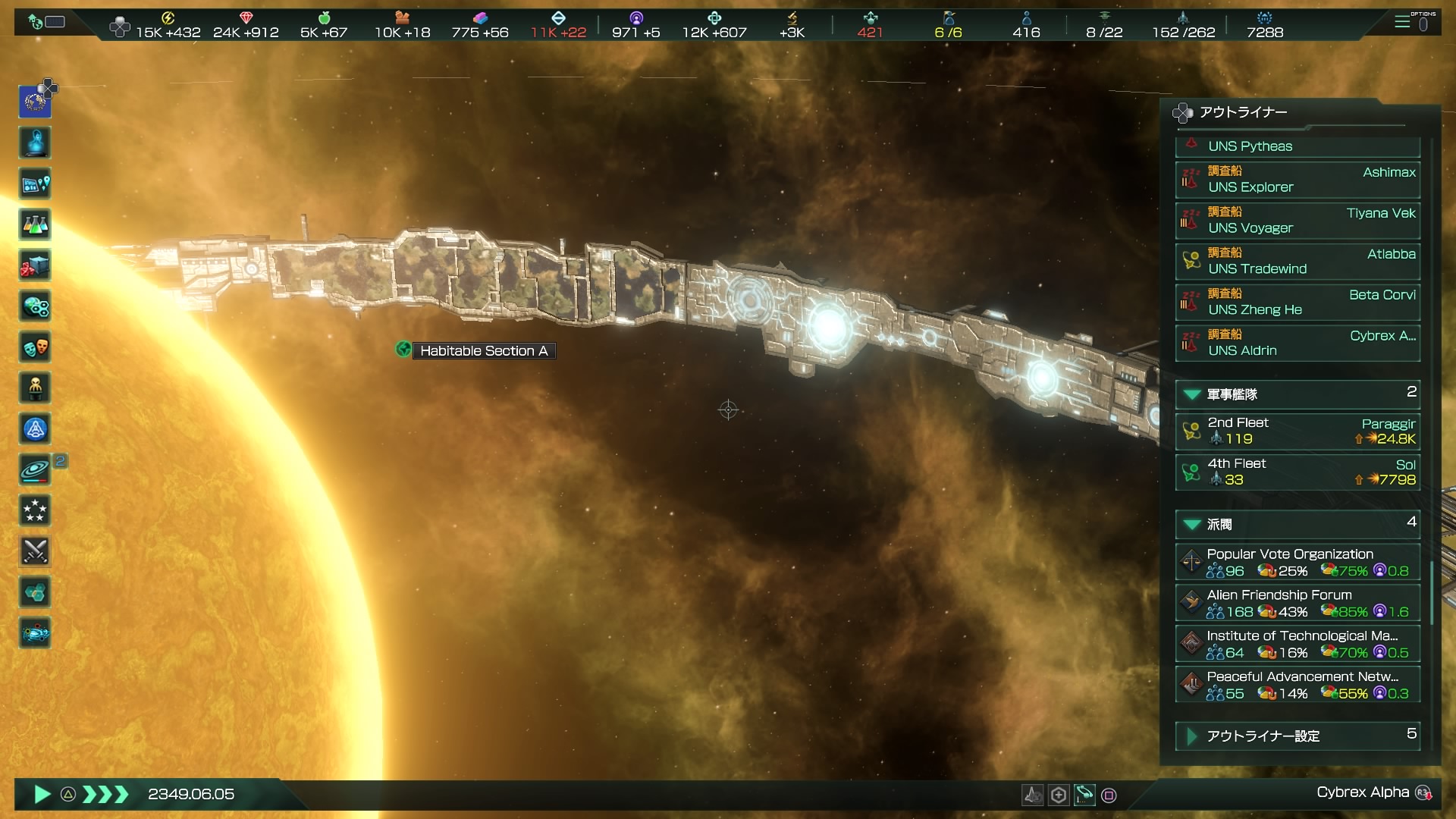Expand the アウトライナー設定 section

click(x=1192, y=736)
